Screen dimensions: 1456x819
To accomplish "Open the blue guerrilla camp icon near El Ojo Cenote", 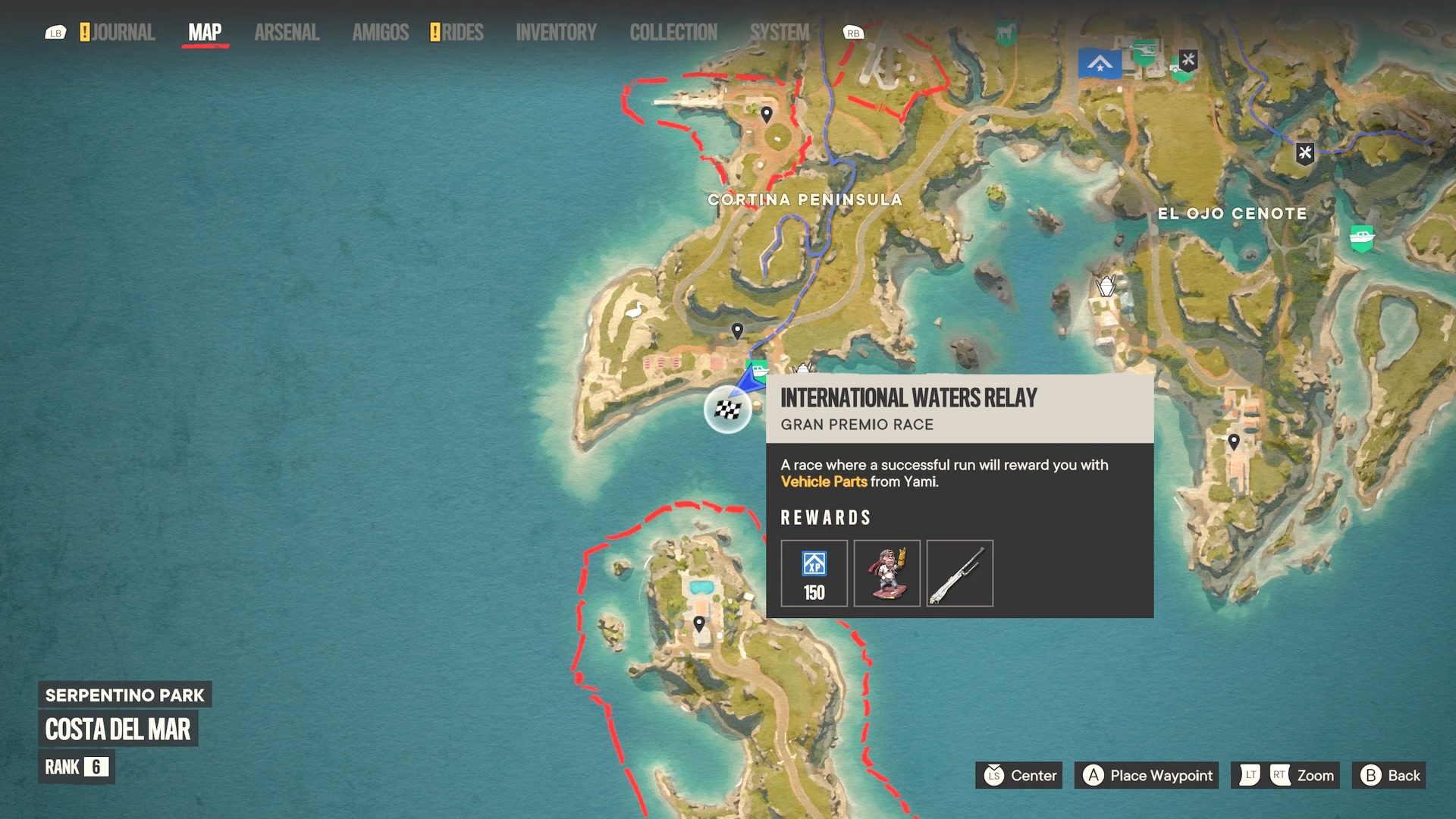I will pos(1099,64).
